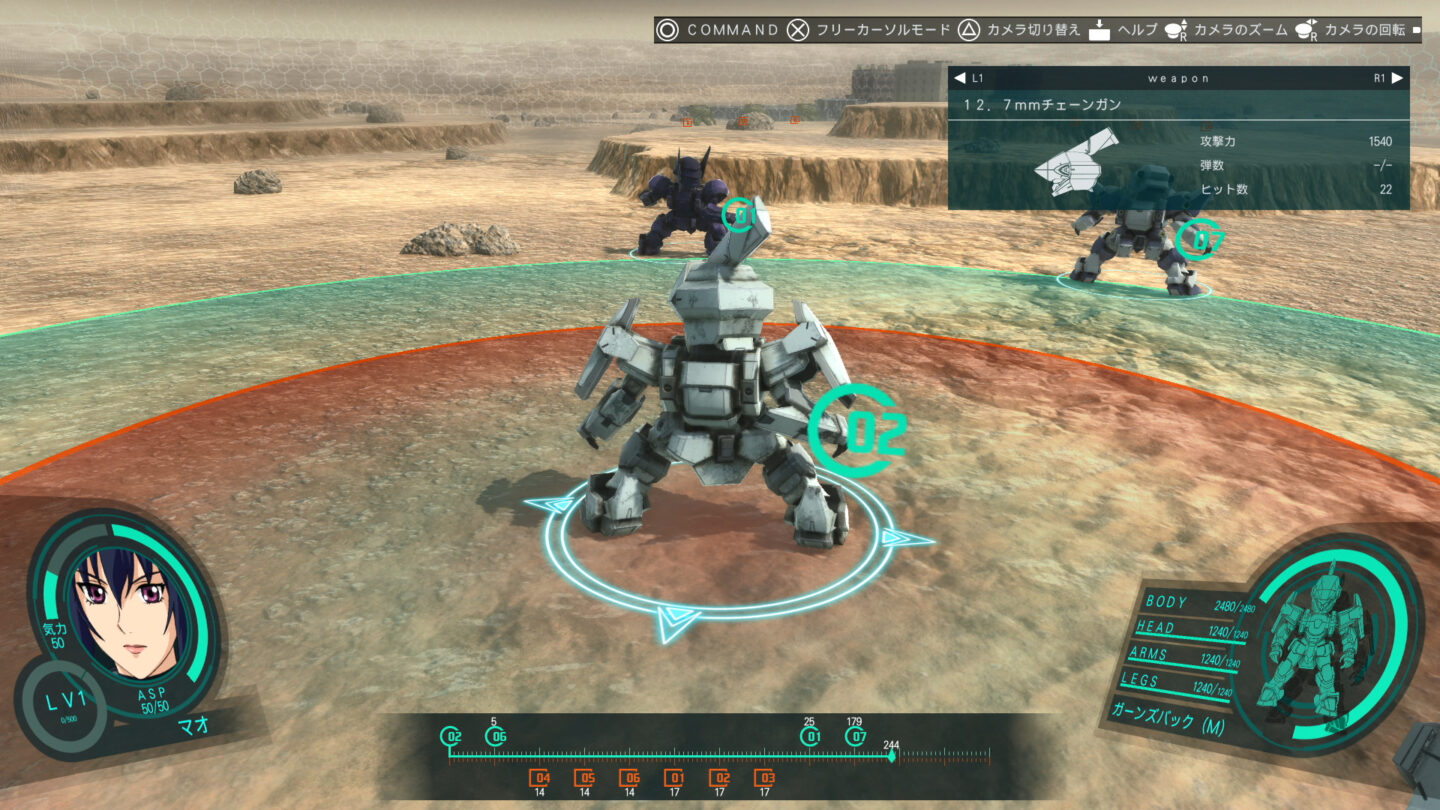Switch to the next weapon via the R1 arrow
Screen dimensions: 1440x810
pos(1395,77)
